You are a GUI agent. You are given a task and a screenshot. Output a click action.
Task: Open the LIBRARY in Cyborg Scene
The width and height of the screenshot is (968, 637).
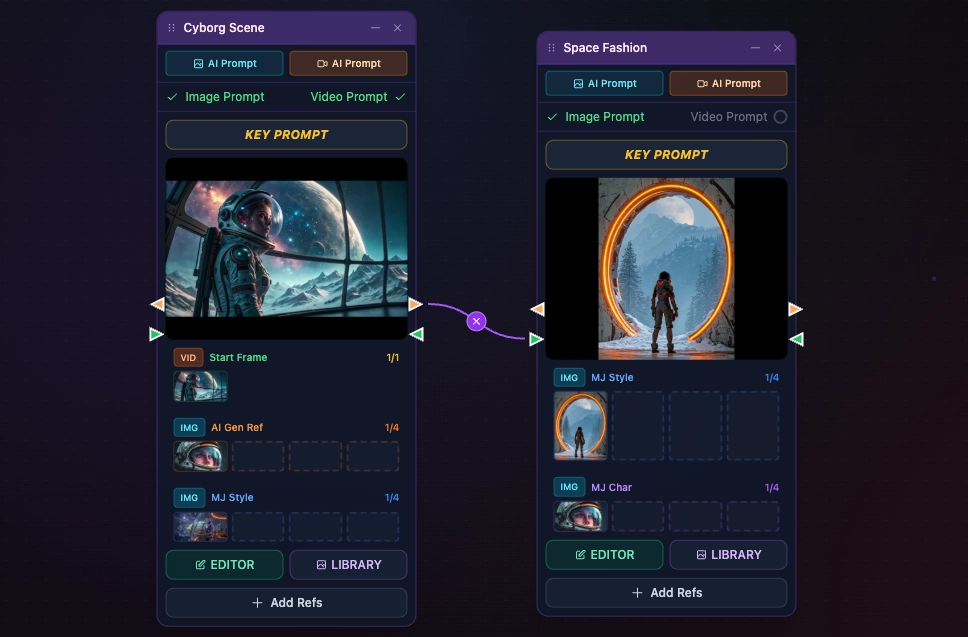point(348,565)
